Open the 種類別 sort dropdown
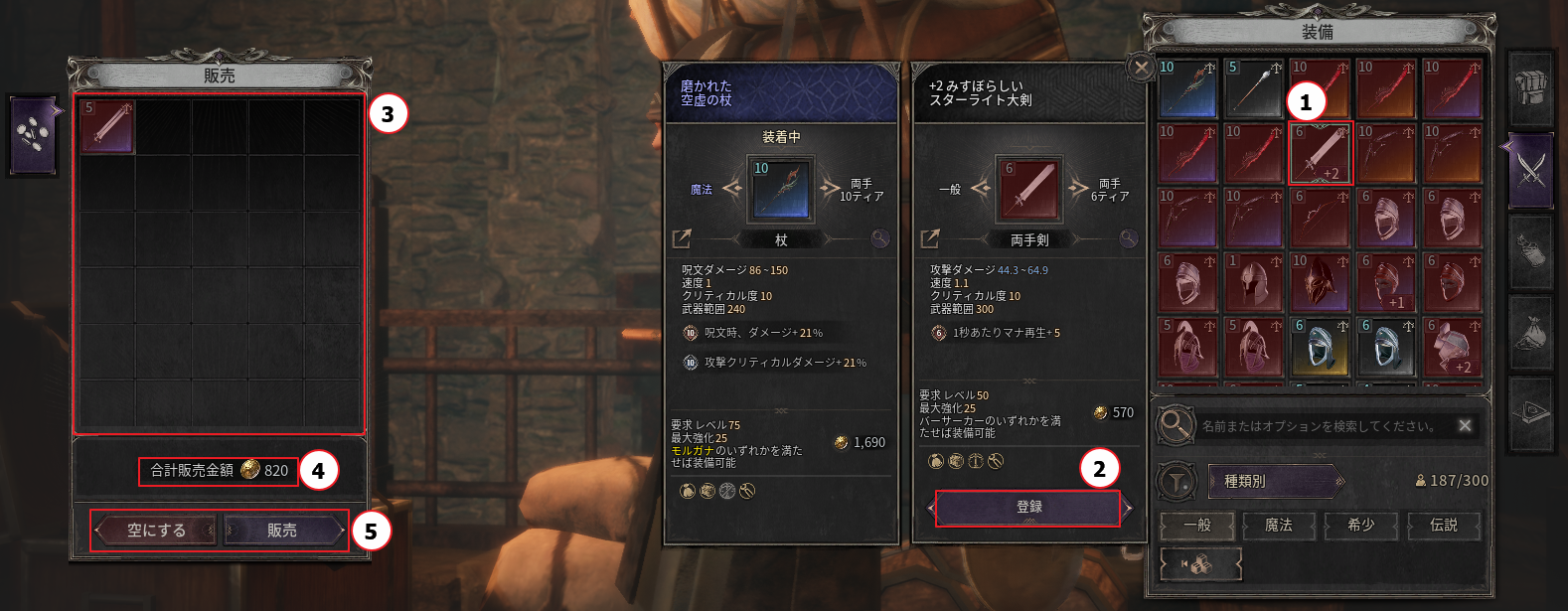This screenshot has height=611, width=1568. click(1275, 481)
